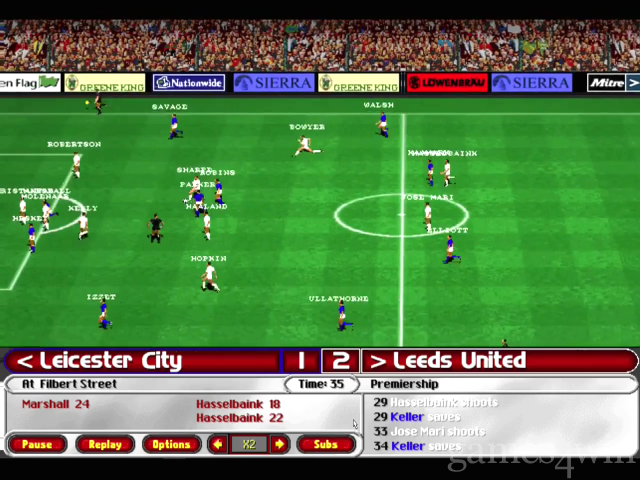Screen dimensions: 640x480
Task: Select the Leicester City team bar
Action: pos(140,360)
